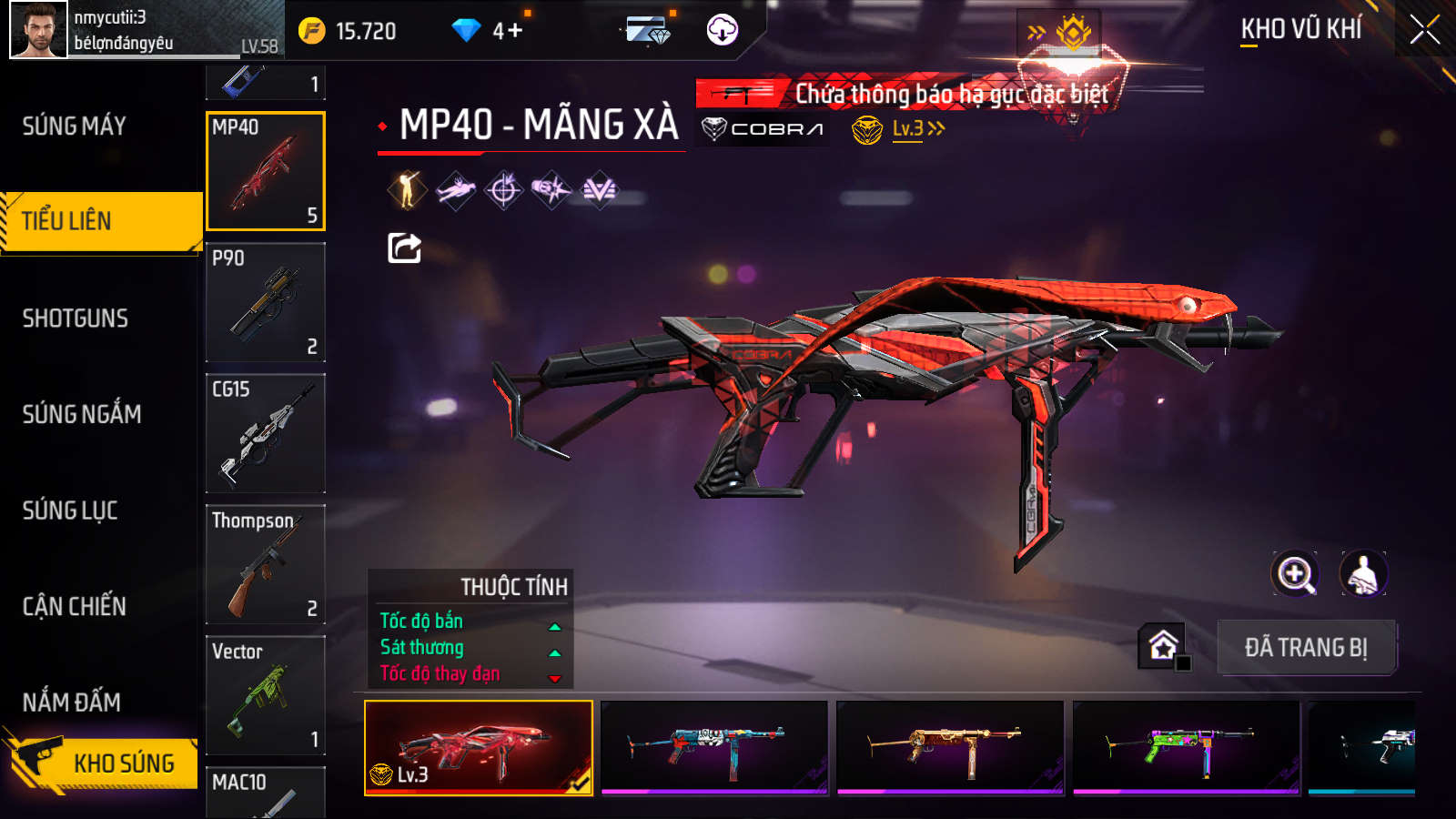Zoom in with the magnifier button
Image resolution: width=1456 pixels, height=819 pixels.
click(1295, 574)
